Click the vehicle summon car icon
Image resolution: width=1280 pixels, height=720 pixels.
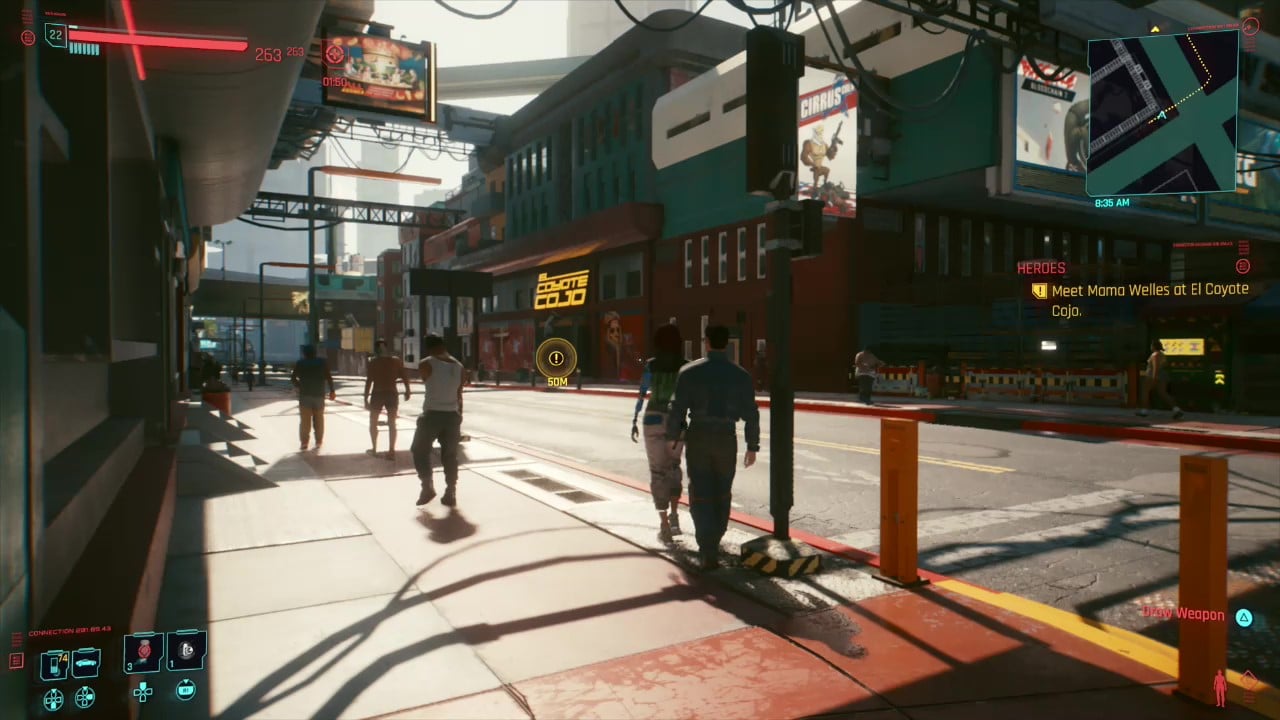point(84,661)
